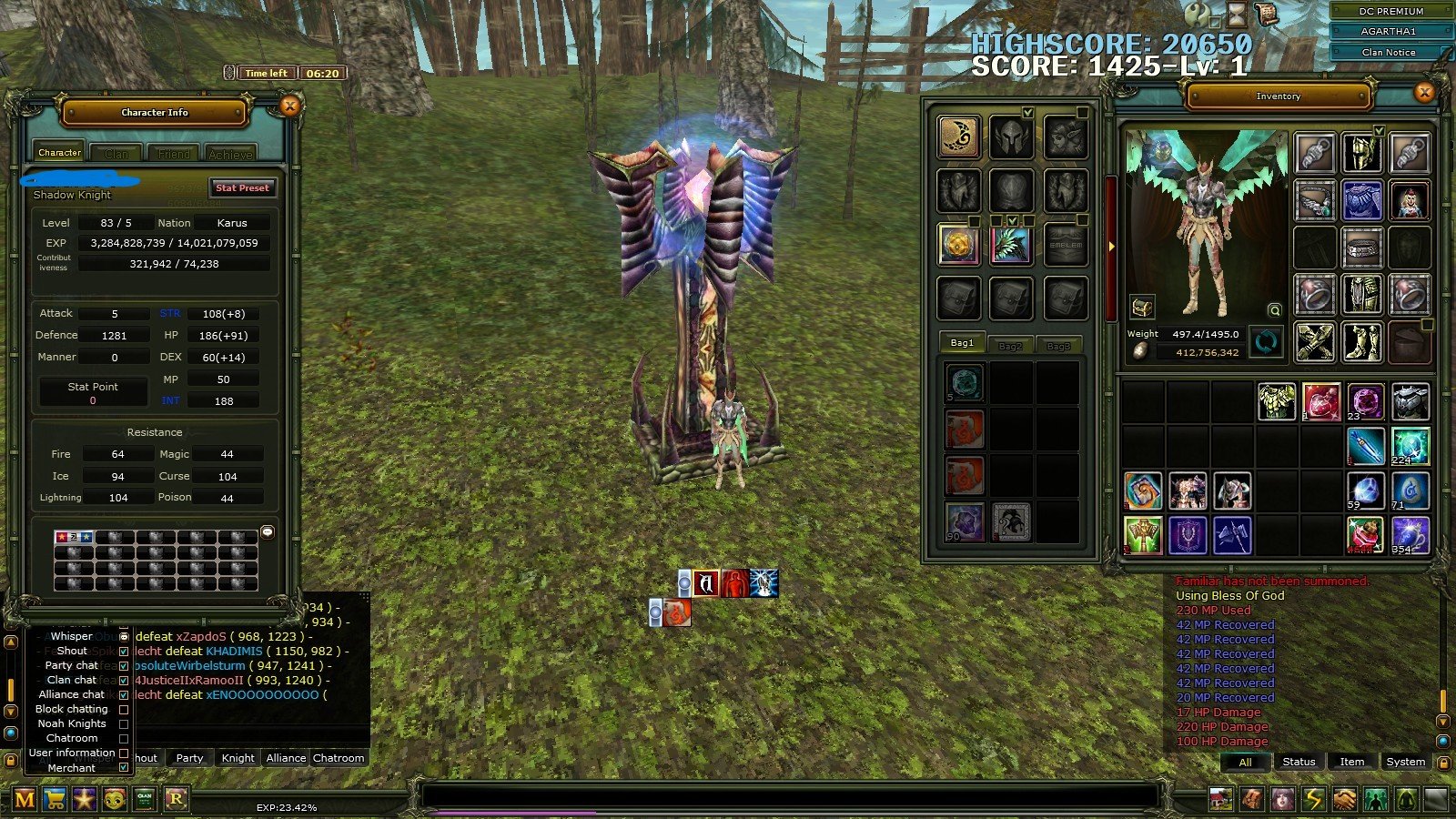Disable the Alliance chat checkbox

tap(124, 694)
